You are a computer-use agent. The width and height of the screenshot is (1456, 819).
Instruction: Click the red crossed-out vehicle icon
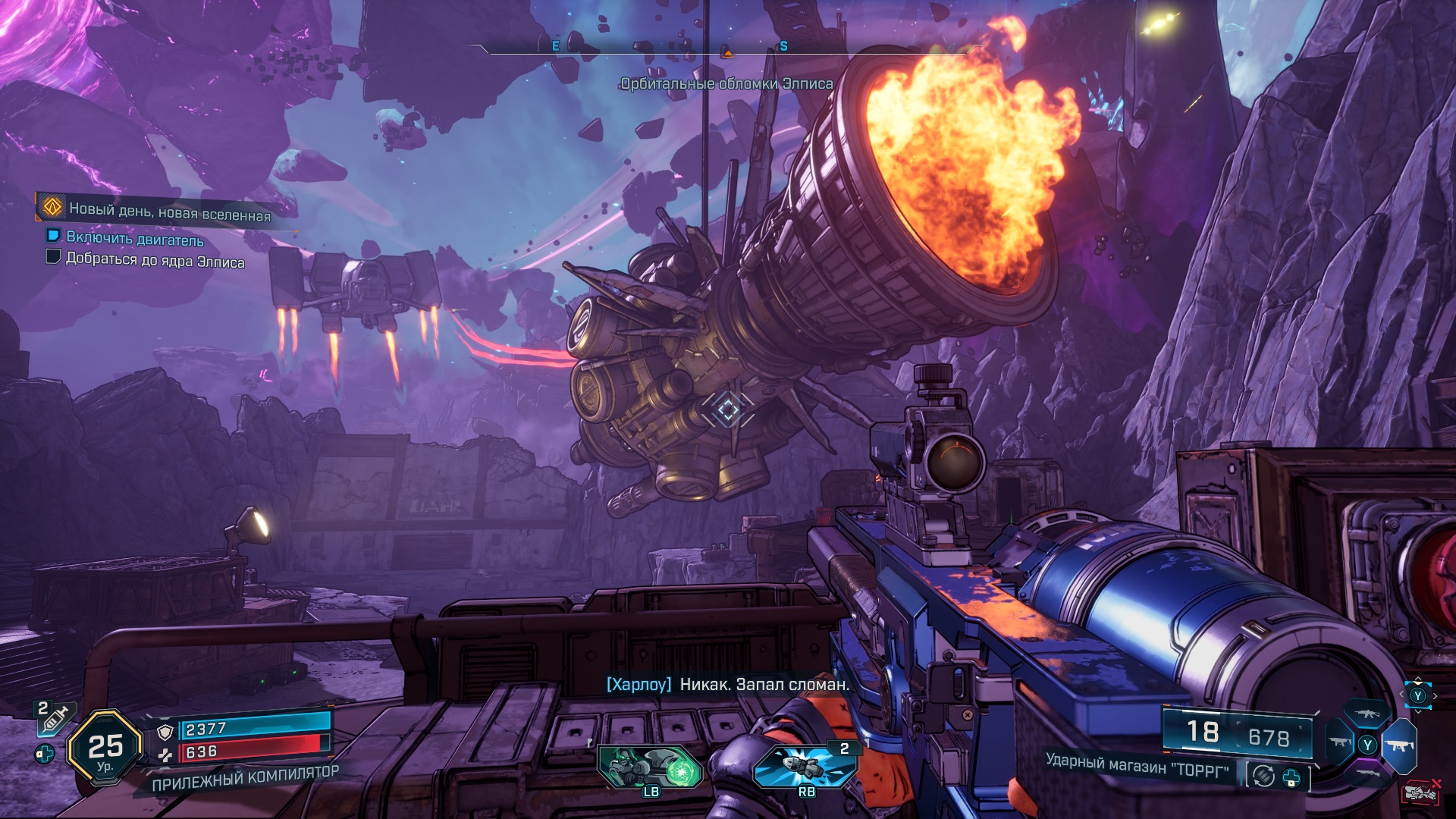click(x=1421, y=792)
